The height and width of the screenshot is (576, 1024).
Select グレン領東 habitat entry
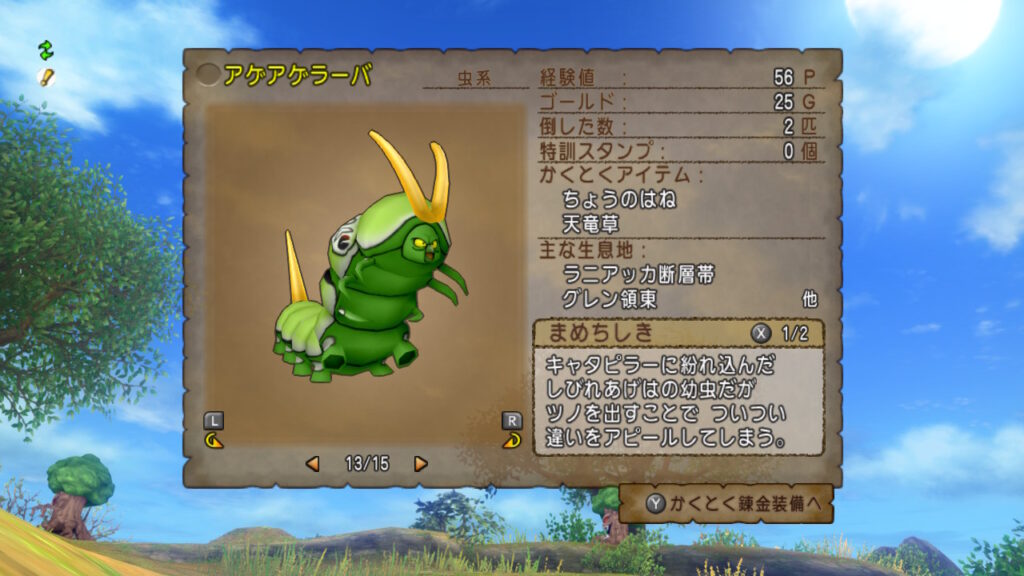point(610,299)
